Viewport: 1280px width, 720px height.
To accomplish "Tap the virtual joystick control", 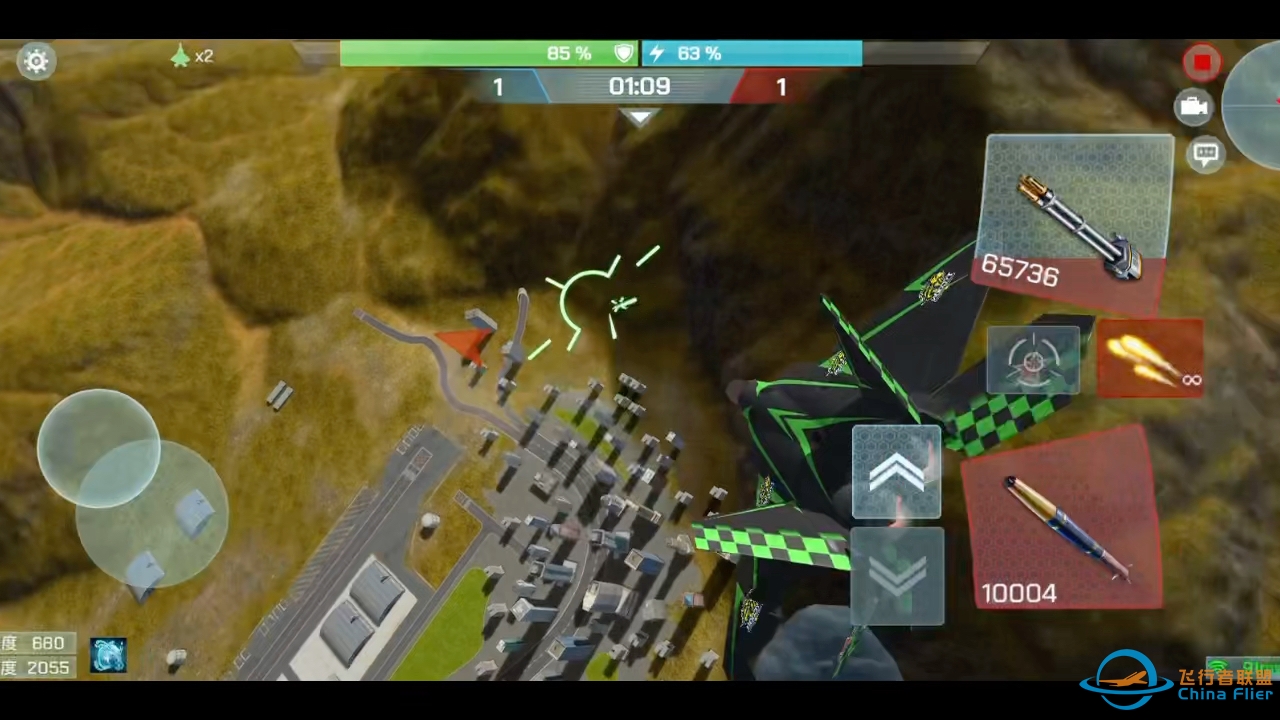I will point(99,448).
